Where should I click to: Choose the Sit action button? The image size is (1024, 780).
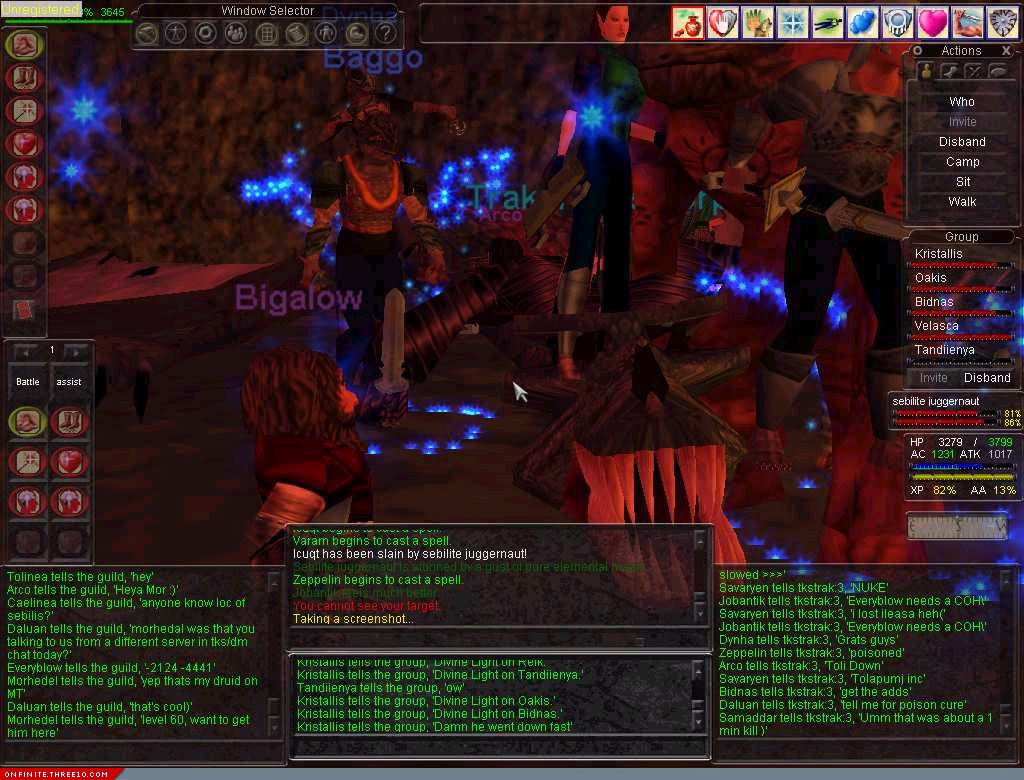click(961, 182)
